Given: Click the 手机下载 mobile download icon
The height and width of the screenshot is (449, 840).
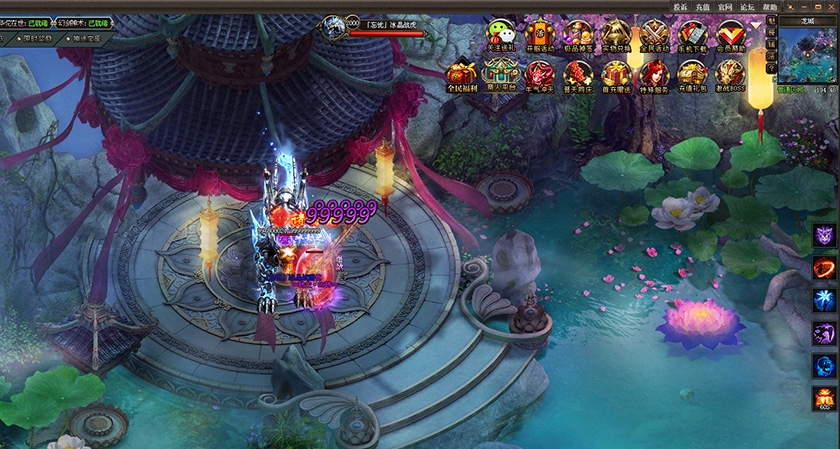Looking at the screenshot, I should (692, 33).
